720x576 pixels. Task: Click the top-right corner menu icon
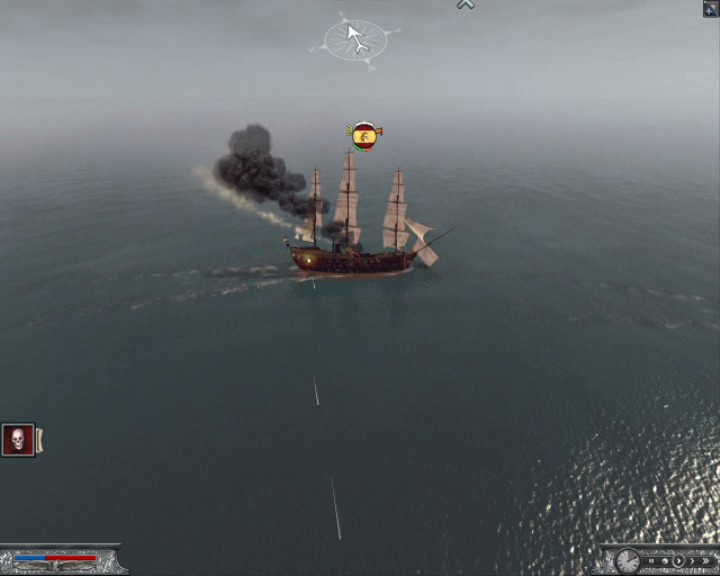pyautogui.click(x=711, y=8)
